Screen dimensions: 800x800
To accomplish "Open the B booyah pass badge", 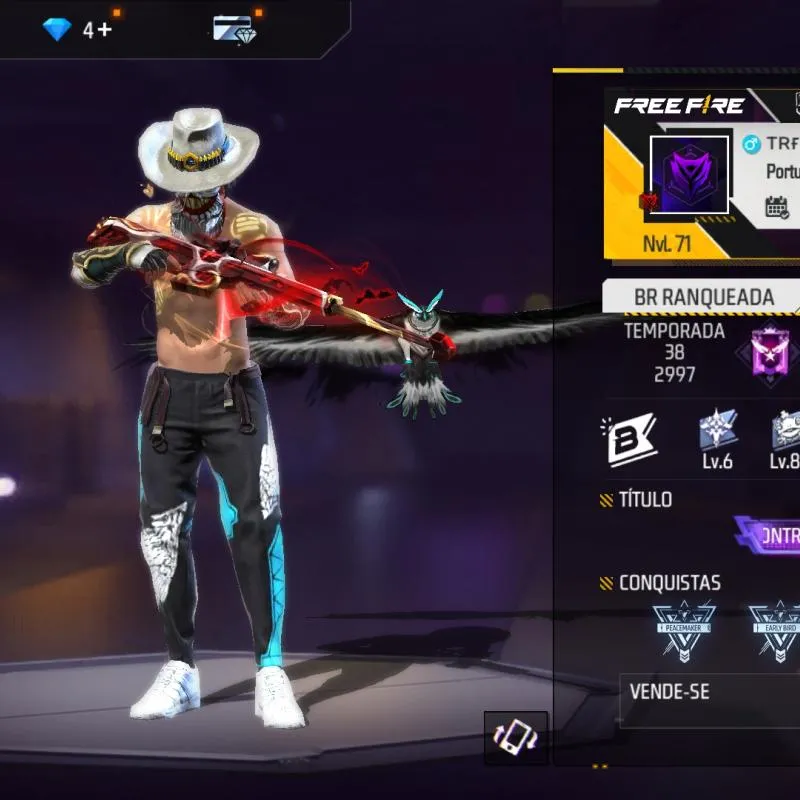I will [632, 439].
